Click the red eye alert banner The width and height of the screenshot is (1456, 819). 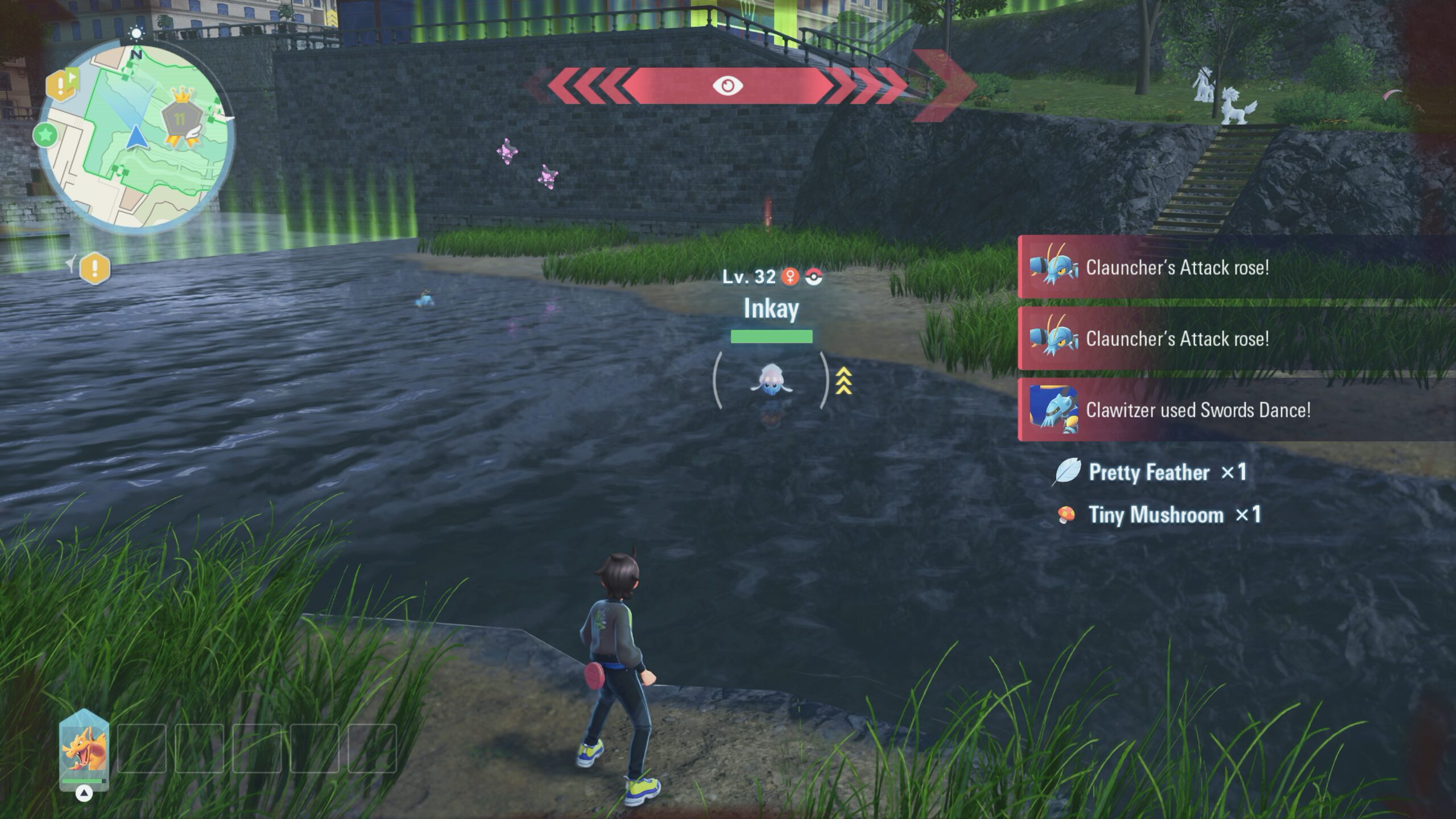tap(727, 86)
